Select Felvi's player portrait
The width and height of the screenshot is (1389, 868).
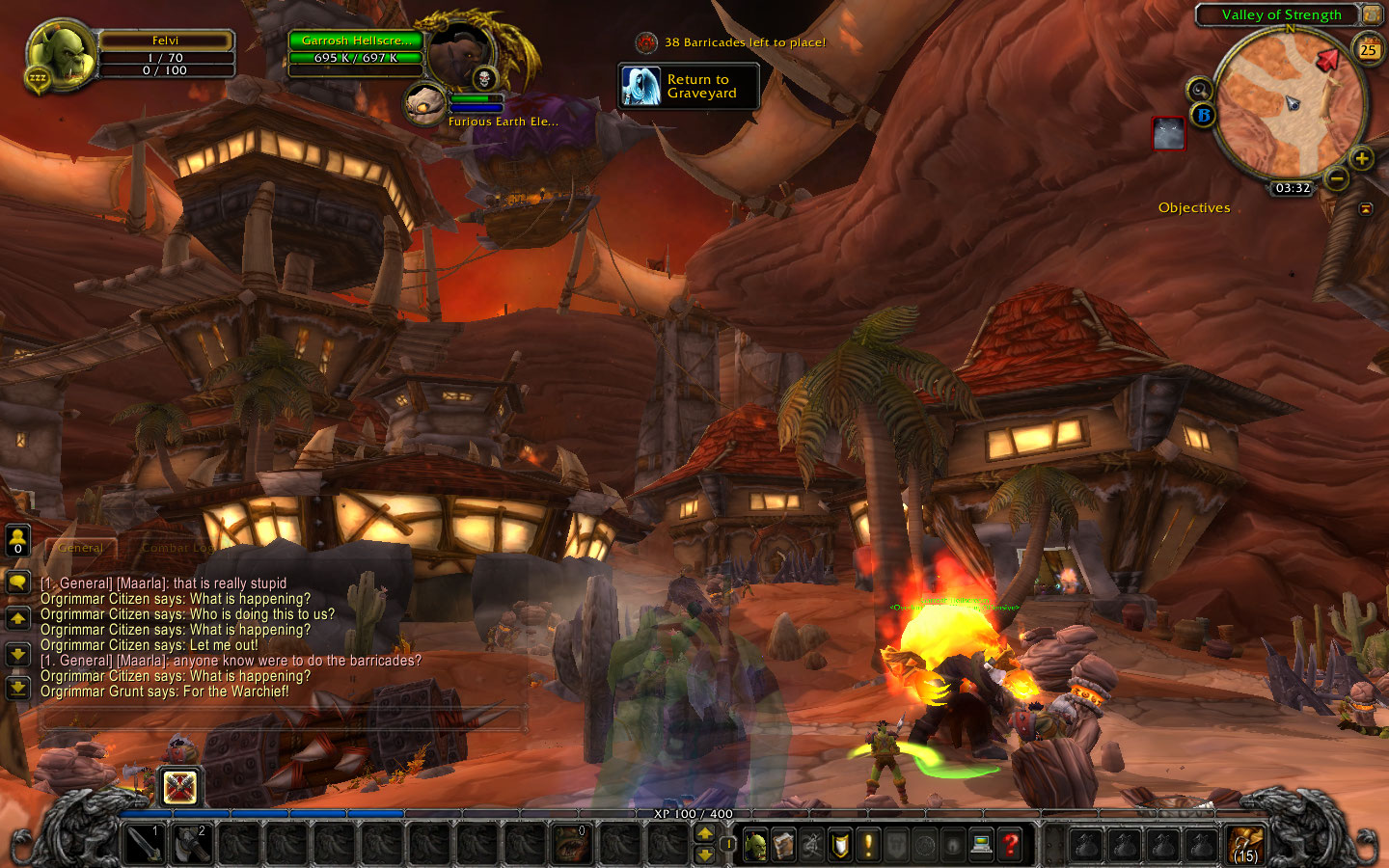60,56
